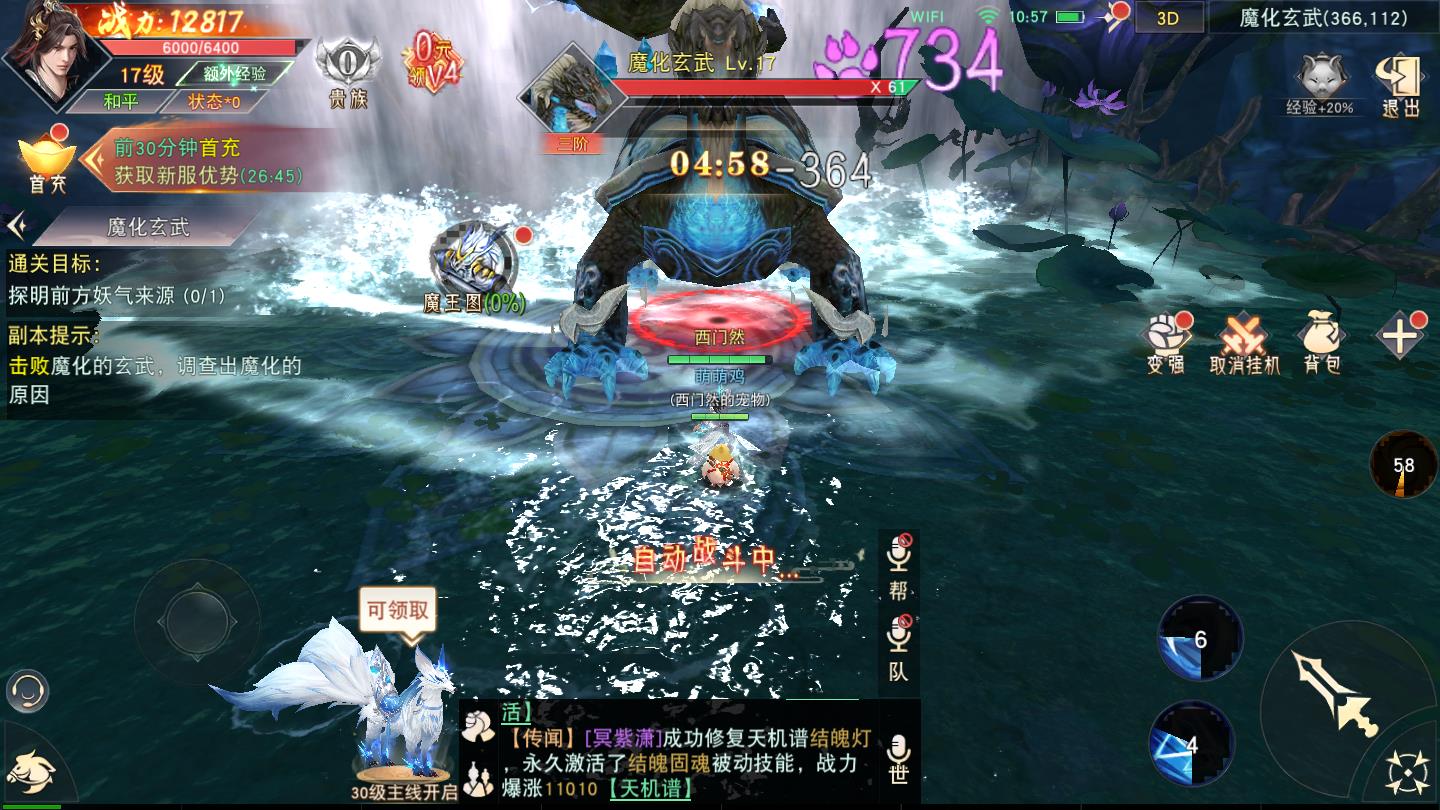Select the 变强 (get stronger) icon
The width and height of the screenshot is (1440, 810).
point(1163,335)
